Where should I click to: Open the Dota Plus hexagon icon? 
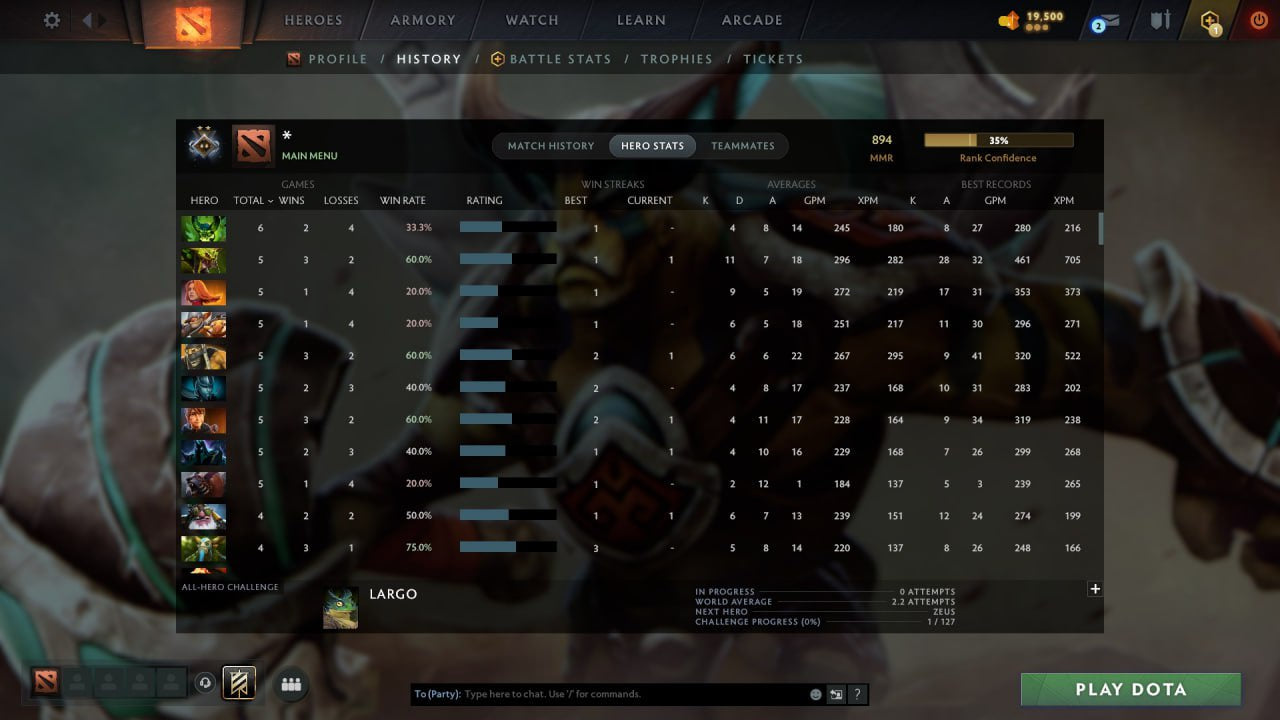(x=1210, y=20)
